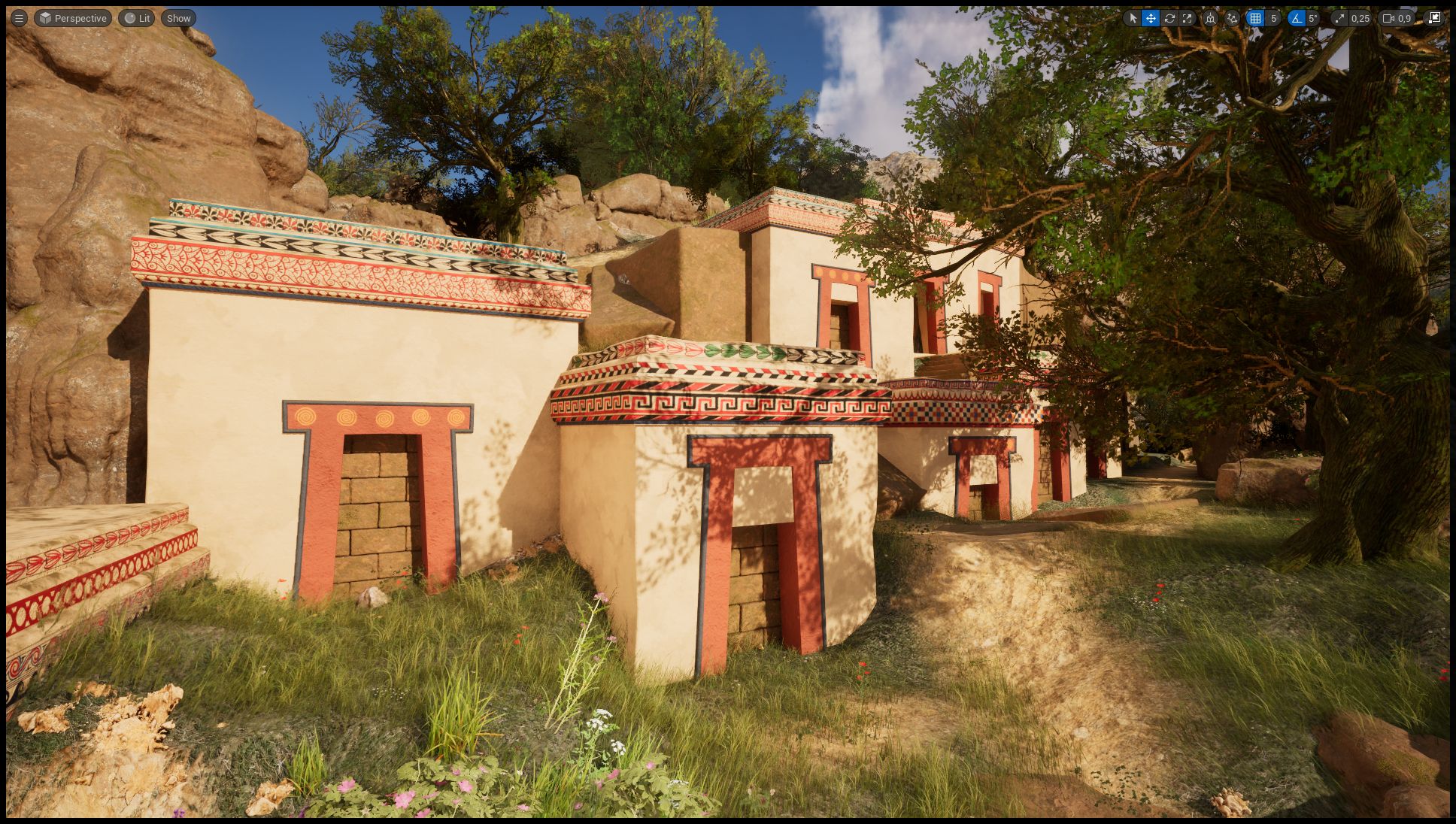The height and width of the screenshot is (824, 1456).
Task: Toggle grid snapping on or off
Action: point(1257,19)
